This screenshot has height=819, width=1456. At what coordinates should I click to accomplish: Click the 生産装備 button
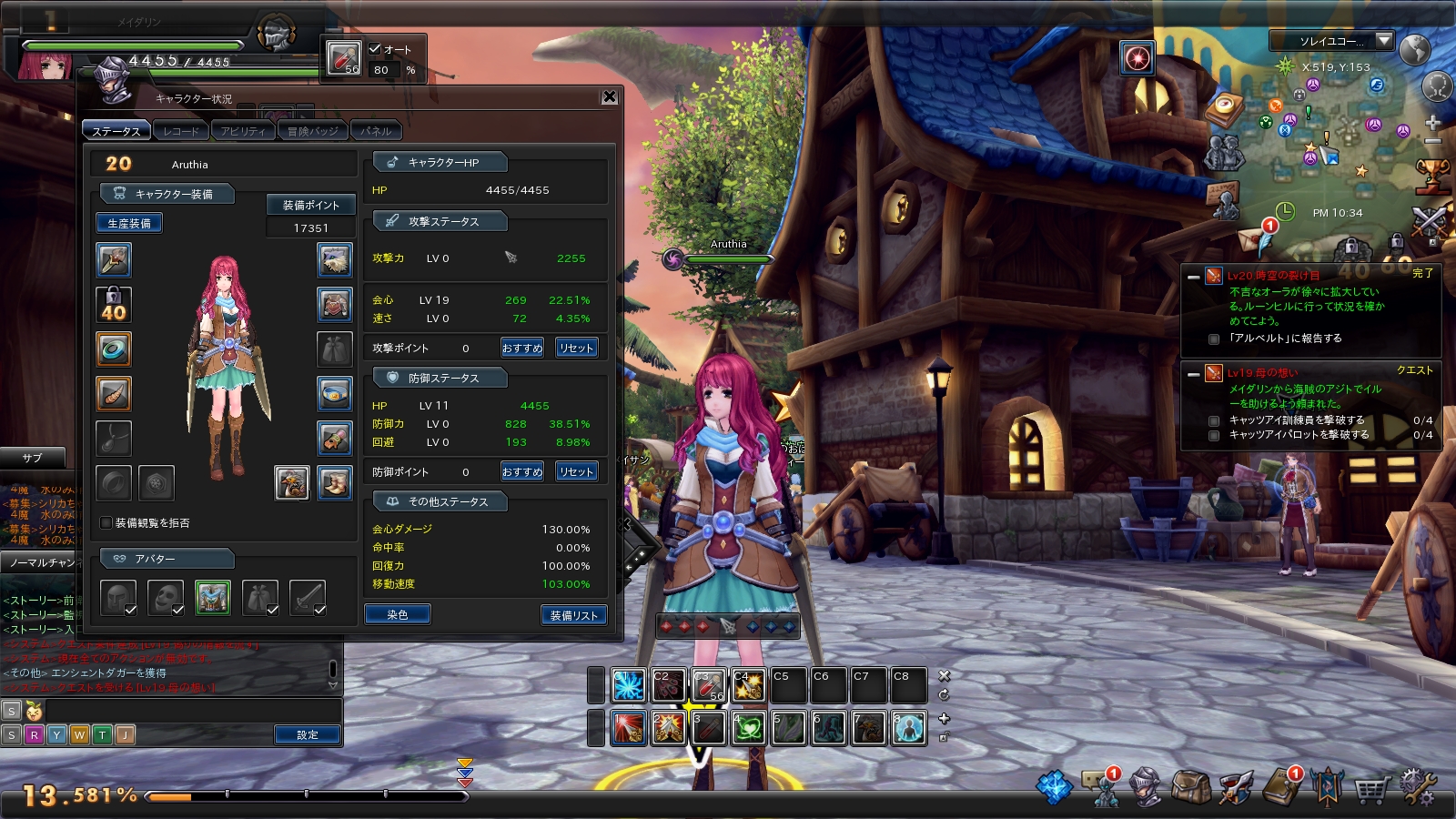(129, 223)
